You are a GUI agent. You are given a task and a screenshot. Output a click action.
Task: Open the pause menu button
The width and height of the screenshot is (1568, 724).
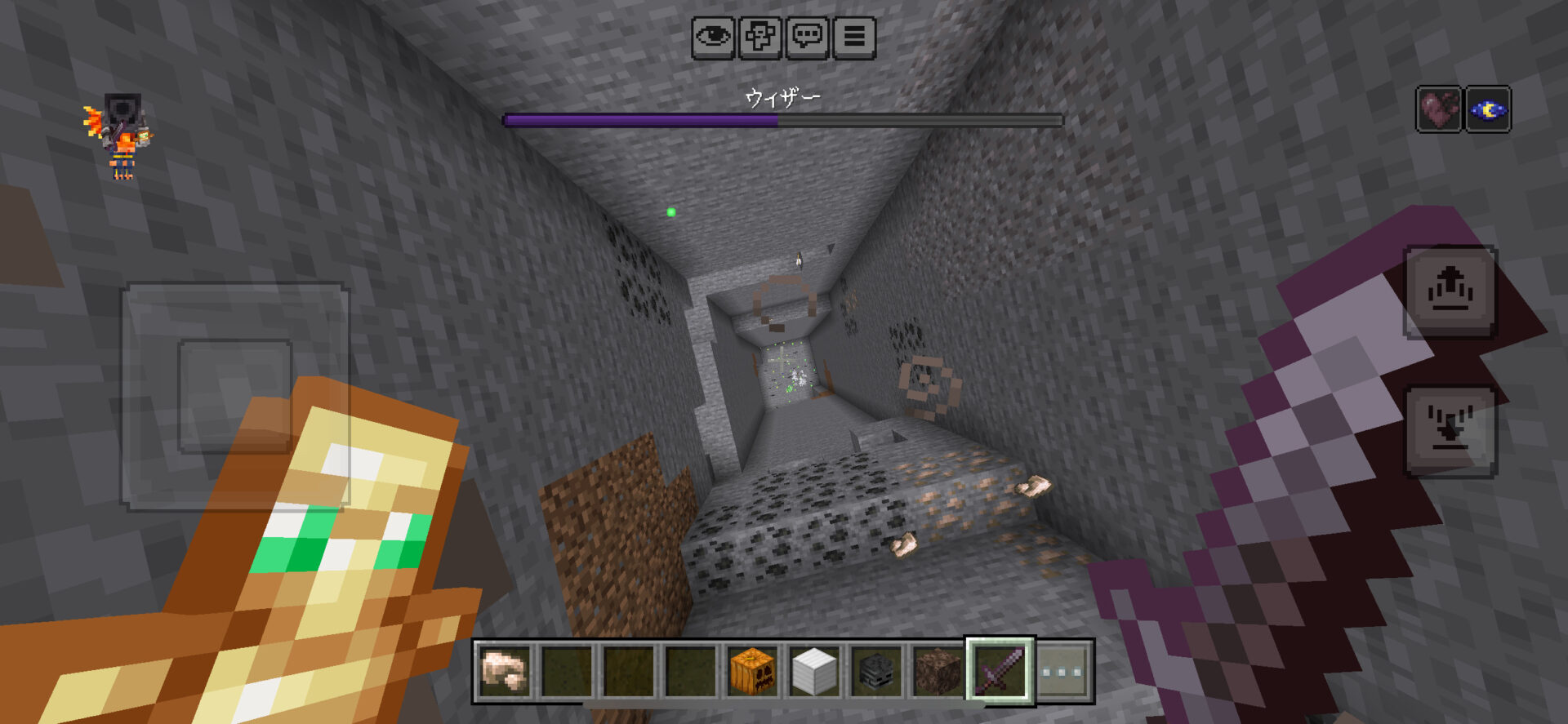coord(854,38)
